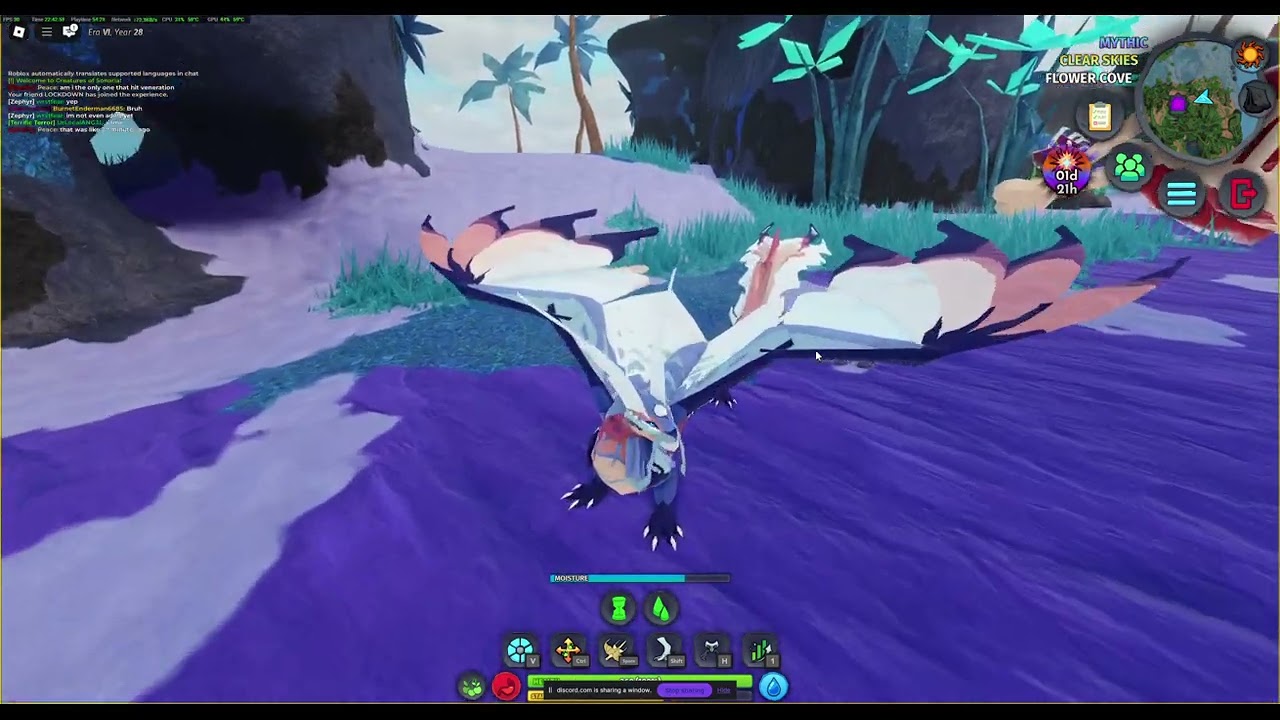Click the red stomach hunger icon
Screen dimensions: 1280x720
tap(506, 687)
